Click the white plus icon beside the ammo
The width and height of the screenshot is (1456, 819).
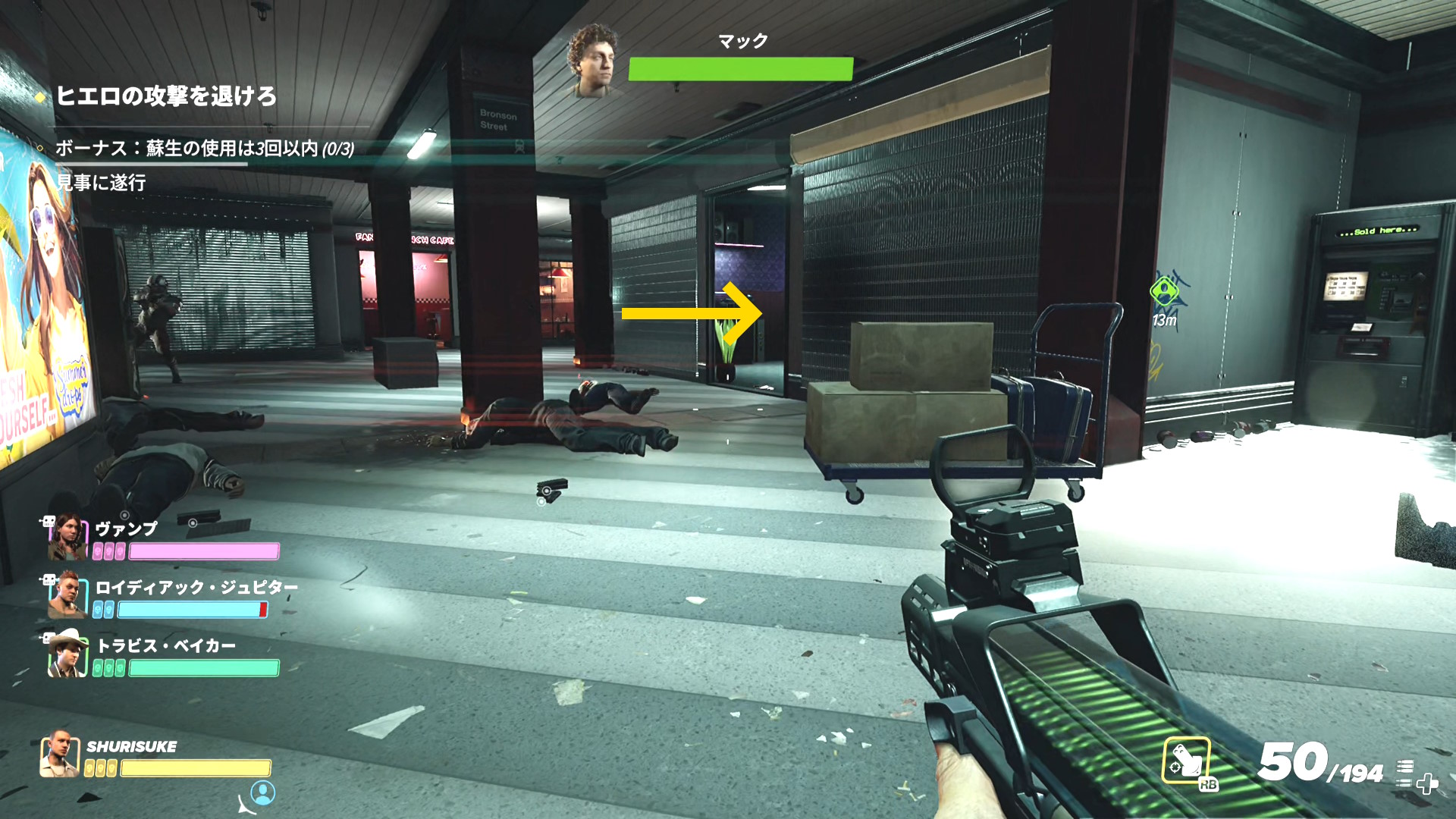click(1426, 783)
